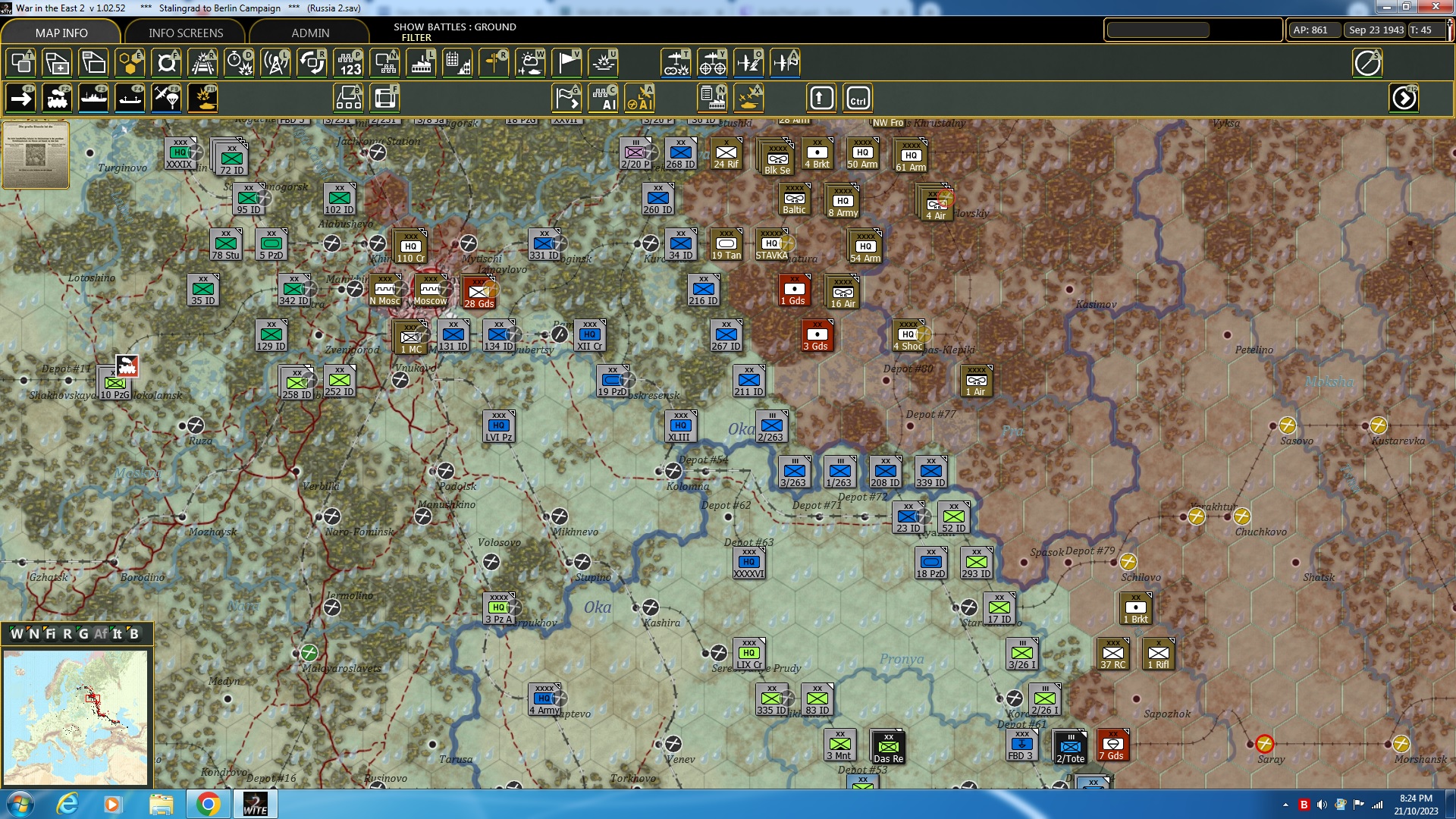
Task: Show victory locations flag icon
Action: point(567,63)
